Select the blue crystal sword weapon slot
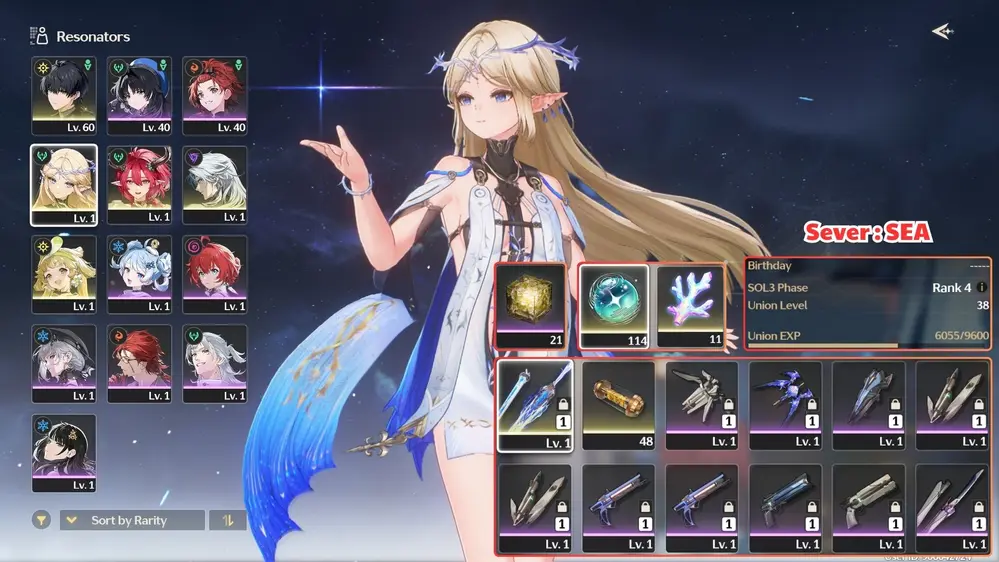The height and width of the screenshot is (562, 999). tap(535, 405)
